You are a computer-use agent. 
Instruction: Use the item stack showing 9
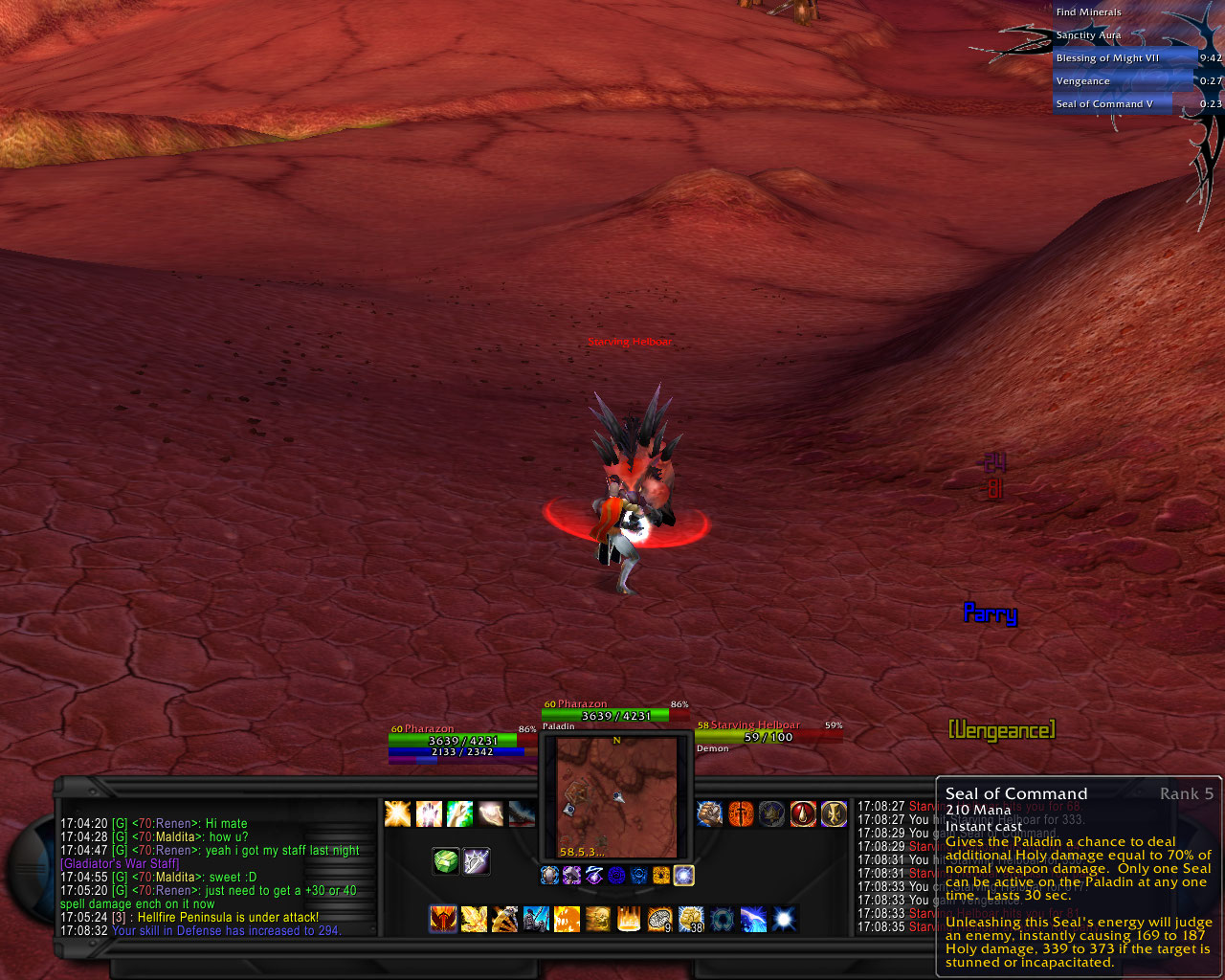point(660,920)
